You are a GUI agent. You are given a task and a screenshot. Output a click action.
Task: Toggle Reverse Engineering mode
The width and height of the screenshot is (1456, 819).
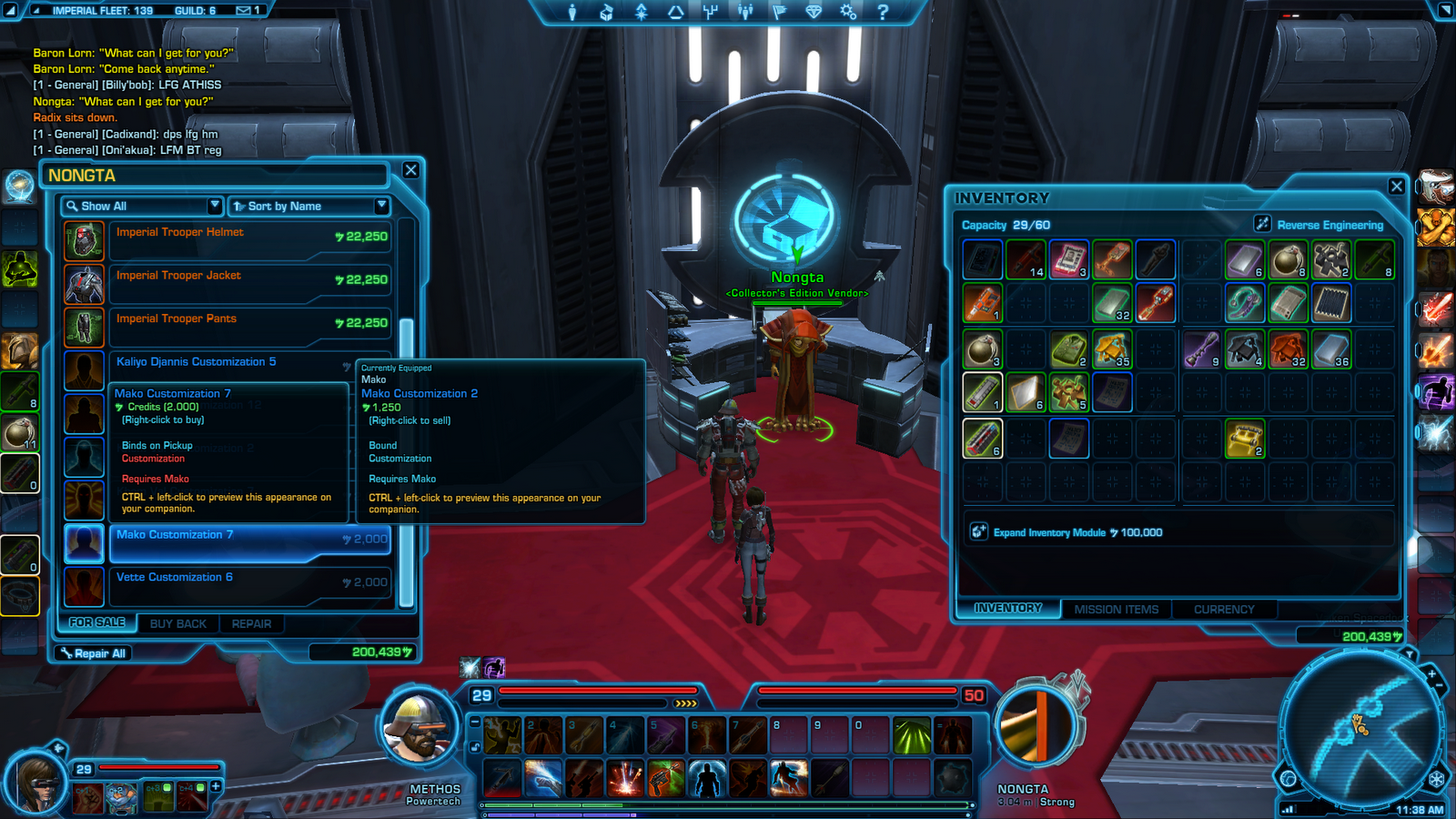pyautogui.click(x=1319, y=225)
